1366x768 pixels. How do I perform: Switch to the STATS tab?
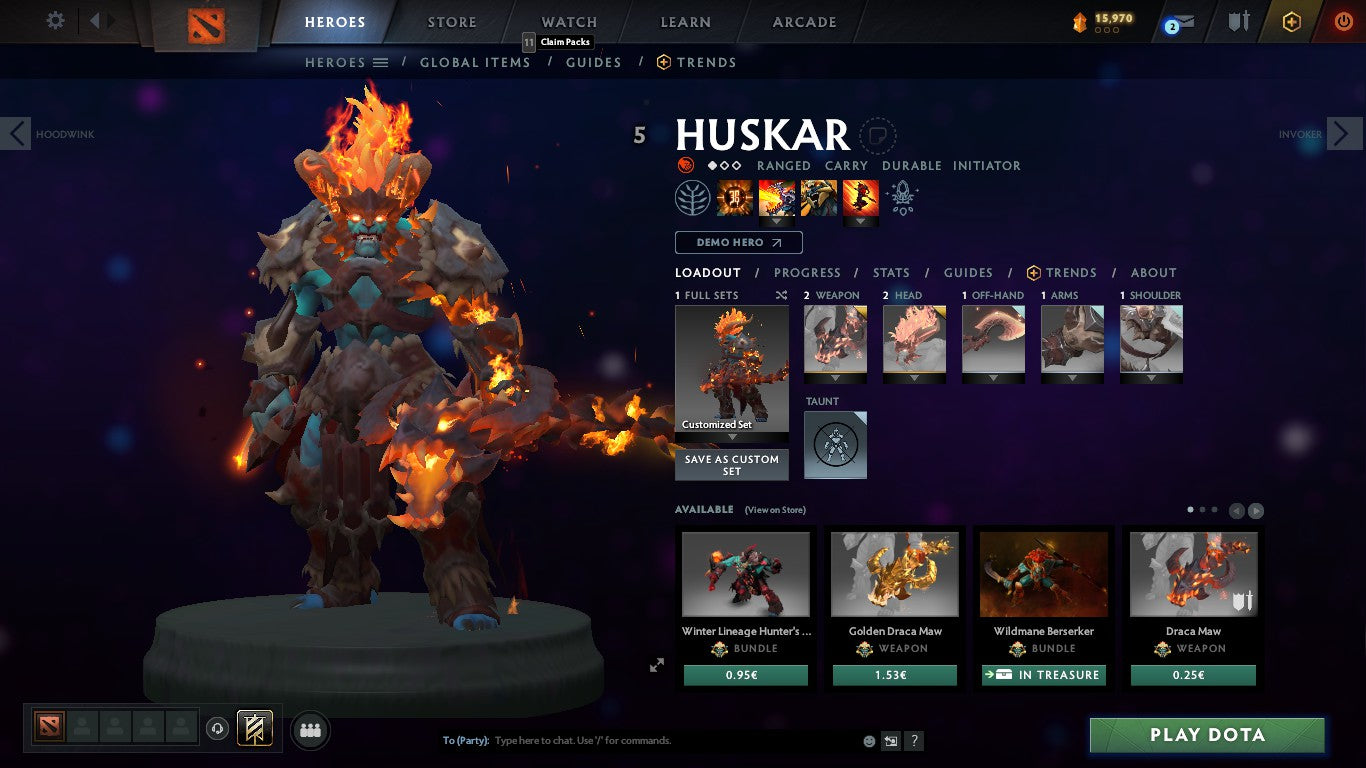click(890, 272)
